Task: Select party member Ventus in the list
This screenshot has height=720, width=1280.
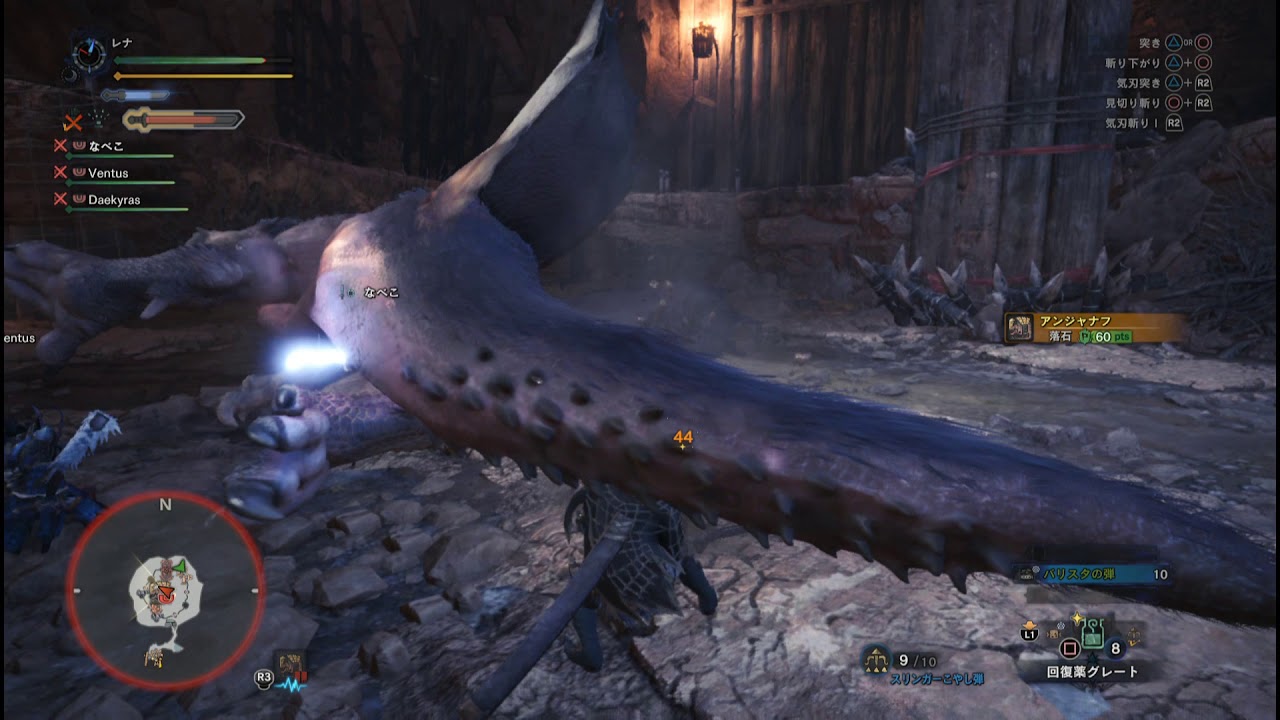Action: tap(107, 173)
